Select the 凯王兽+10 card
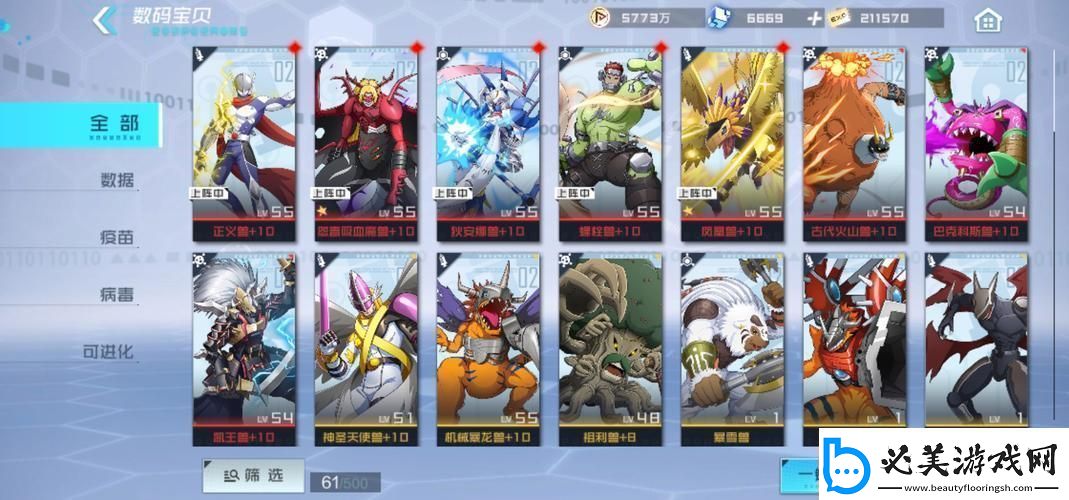This screenshot has width=1069, height=500. tap(245, 348)
